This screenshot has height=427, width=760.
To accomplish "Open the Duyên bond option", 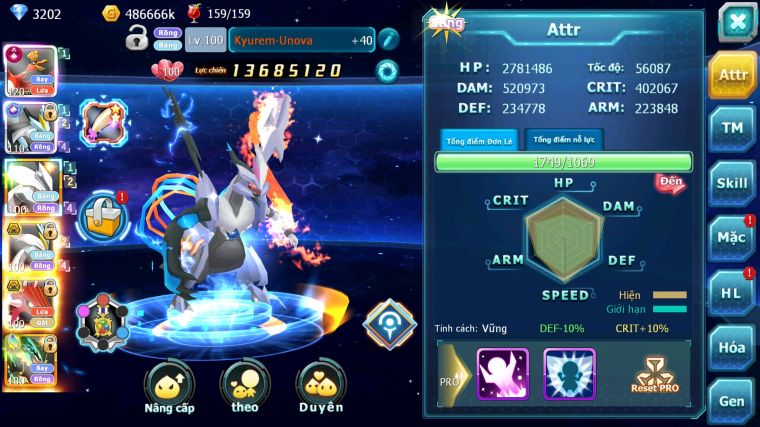I will [320, 386].
